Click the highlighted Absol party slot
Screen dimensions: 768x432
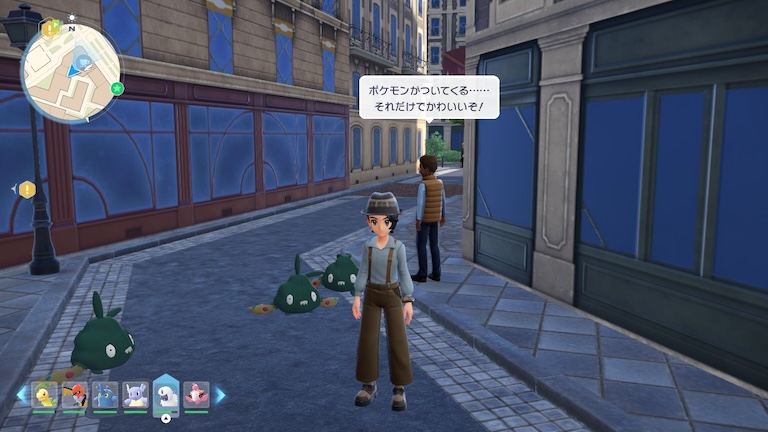166,395
